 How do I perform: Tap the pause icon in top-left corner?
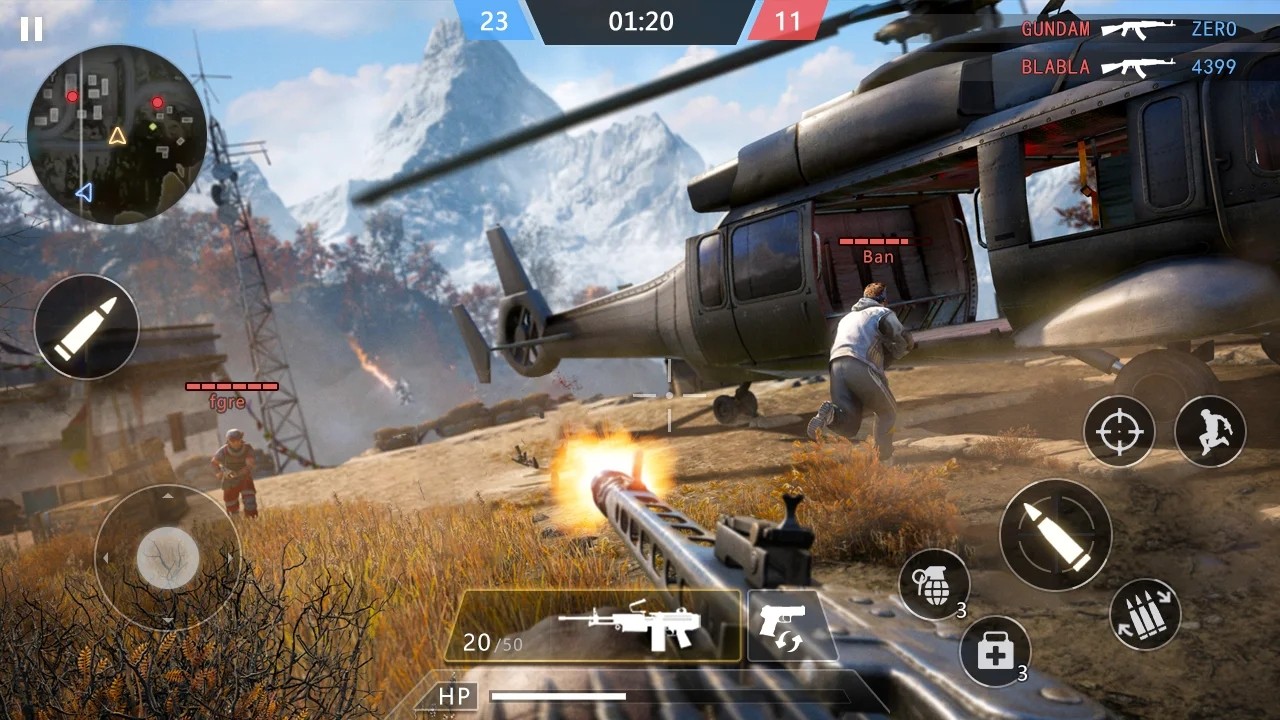(x=31, y=31)
